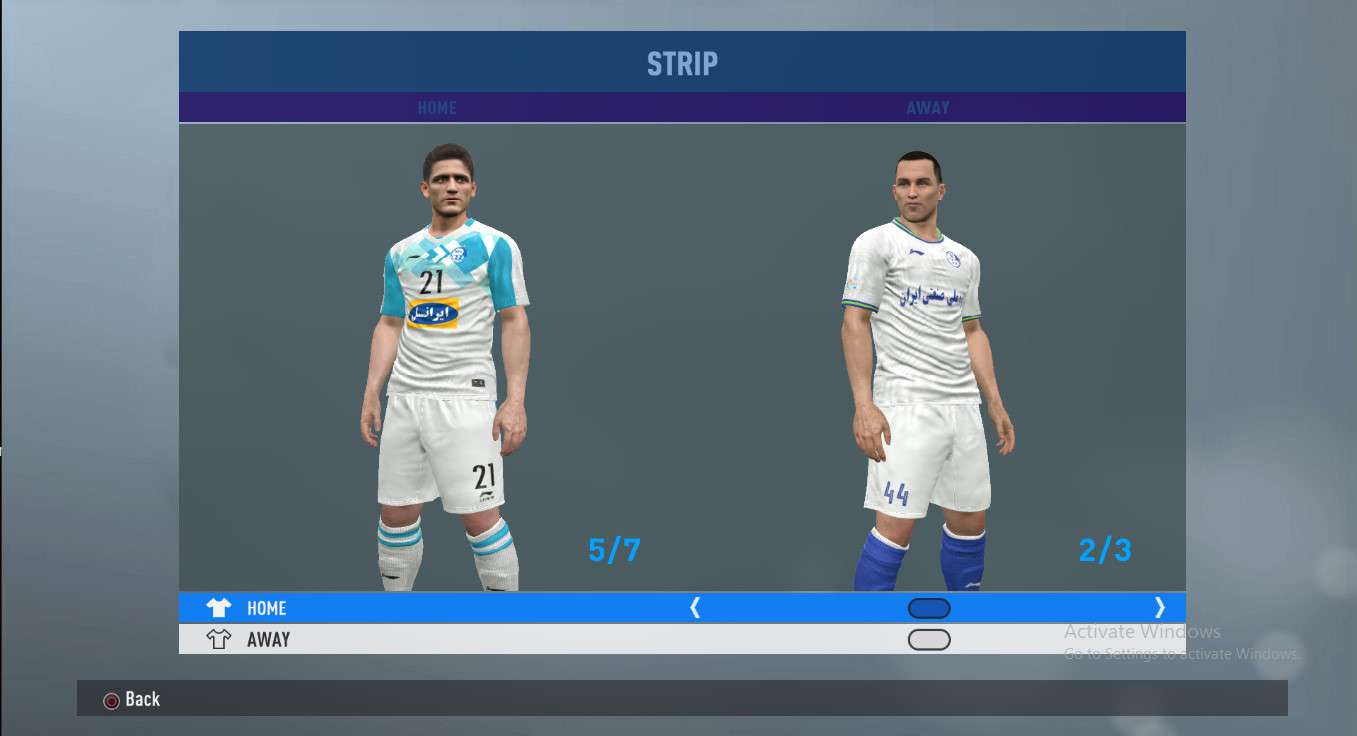Choose the white colour pill on AWAY row
The height and width of the screenshot is (736, 1357).
pos(929,640)
